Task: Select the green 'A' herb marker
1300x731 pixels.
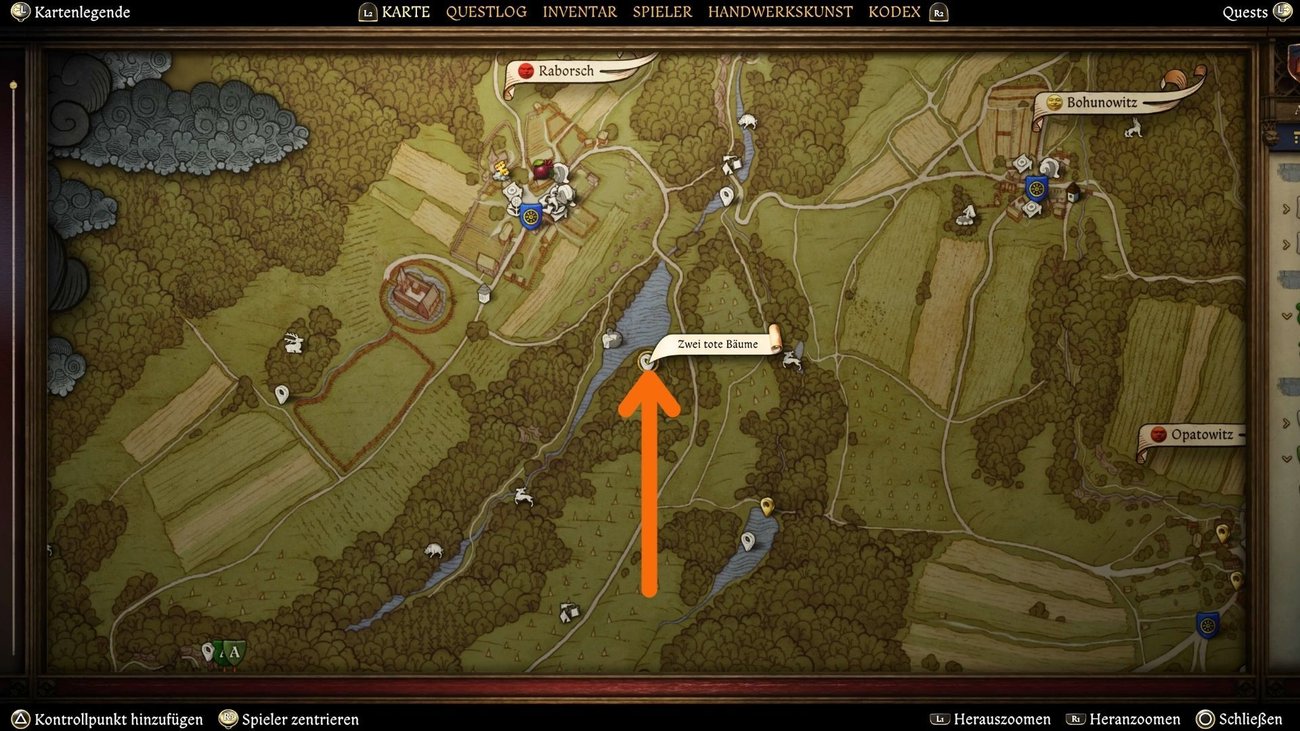Action: point(233,651)
